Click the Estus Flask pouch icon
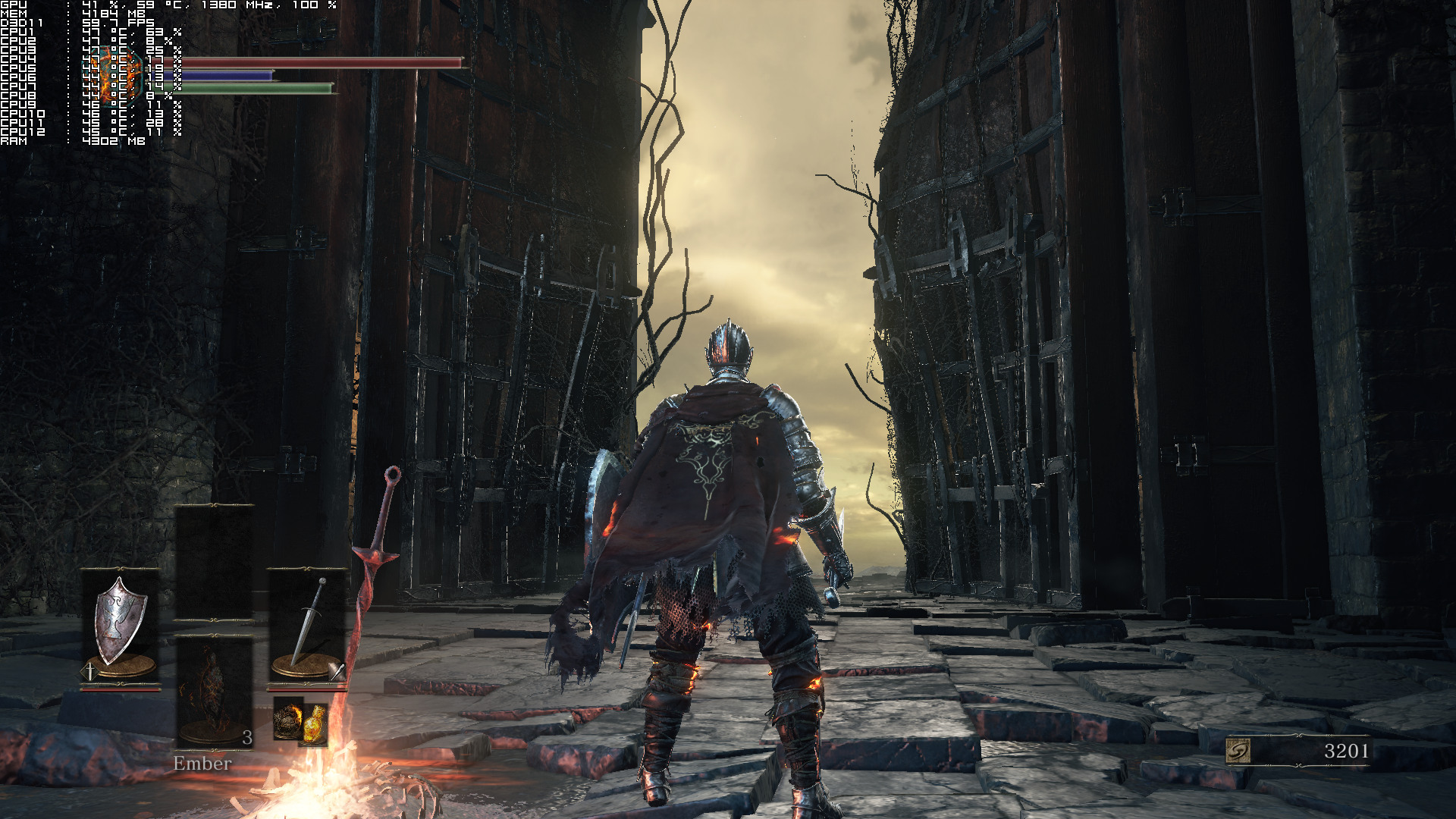This screenshot has width=1456, height=819. pos(314,723)
